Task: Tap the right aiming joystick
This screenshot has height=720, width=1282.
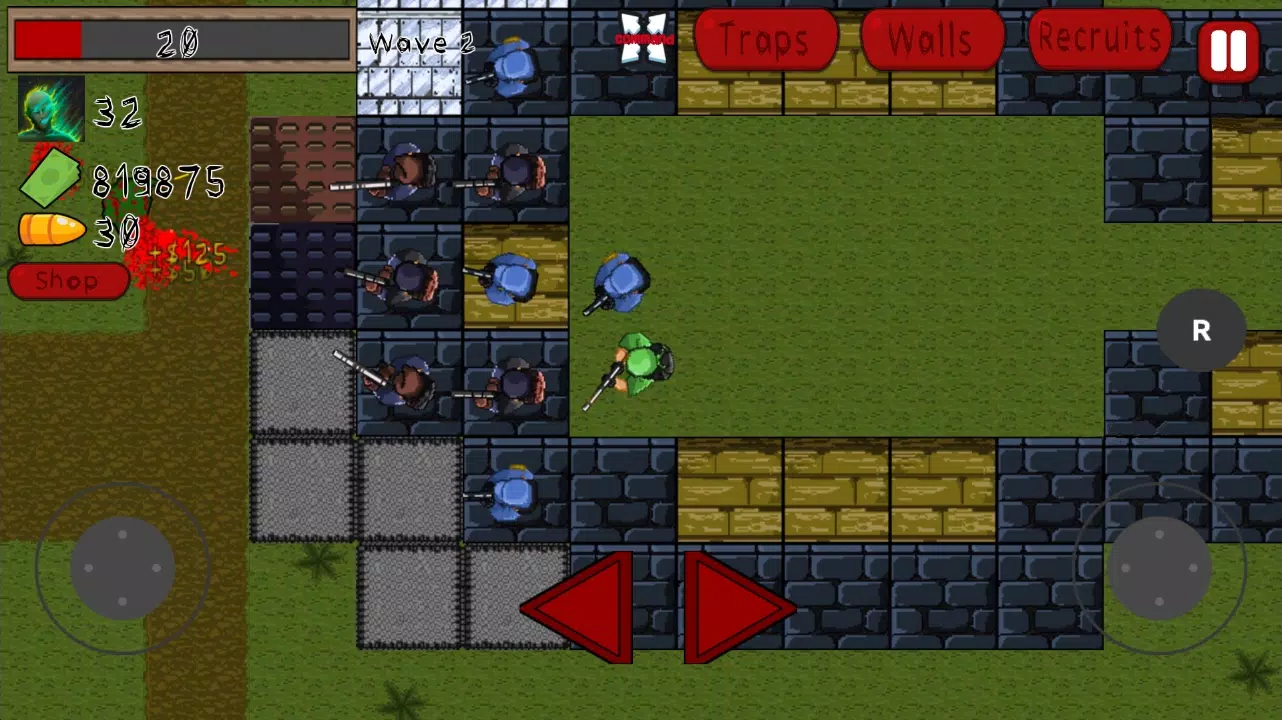Action: 1160,567
